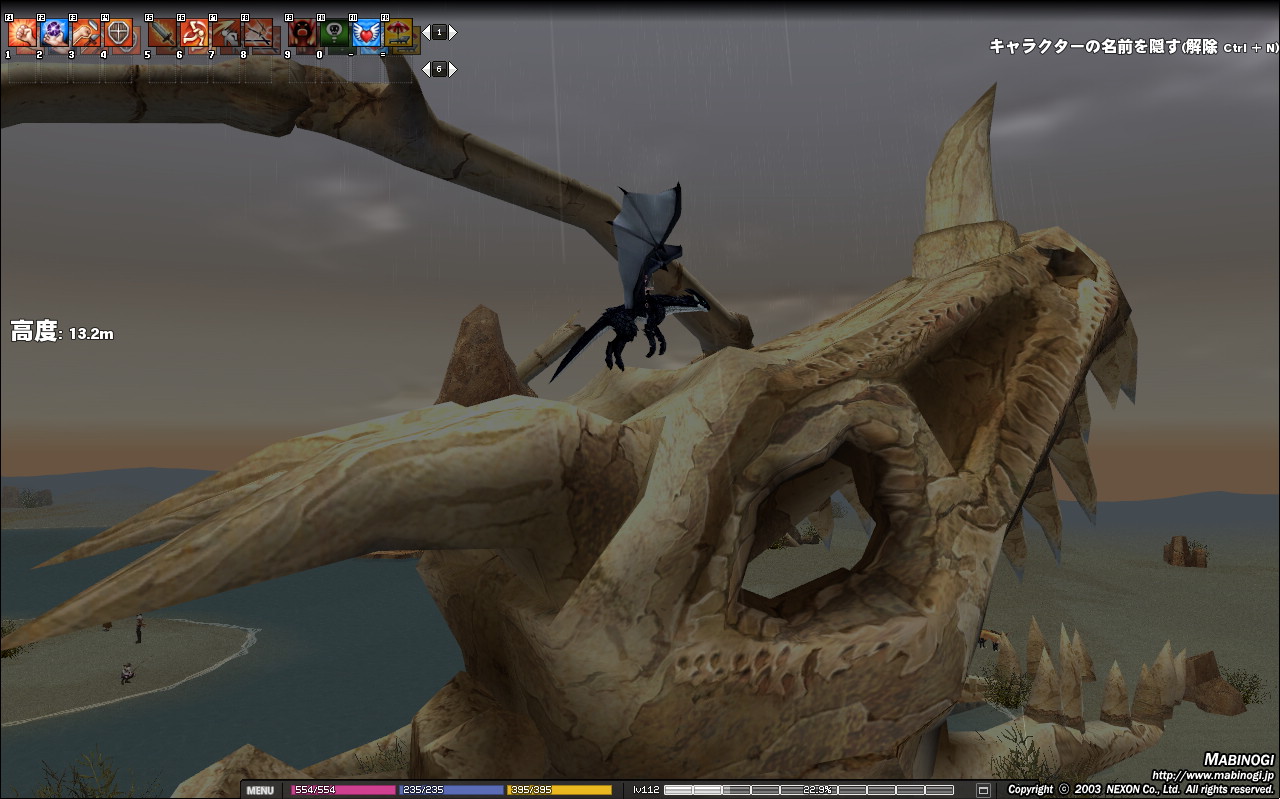Image resolution: width=1280 pixels, height=799 pixels.
Task: Open the MENU button on the bottom bar
Action: 259,790
